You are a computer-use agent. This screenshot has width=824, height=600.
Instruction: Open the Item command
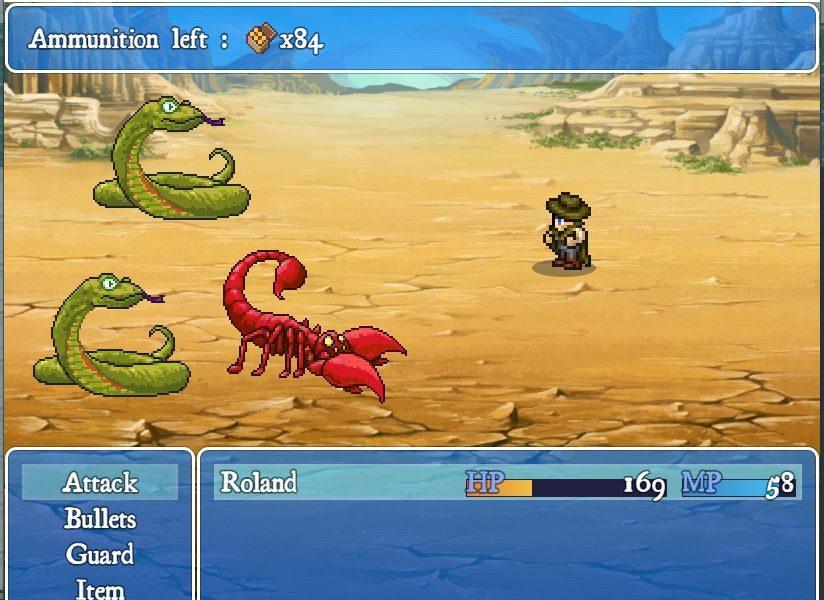(100, 588)
